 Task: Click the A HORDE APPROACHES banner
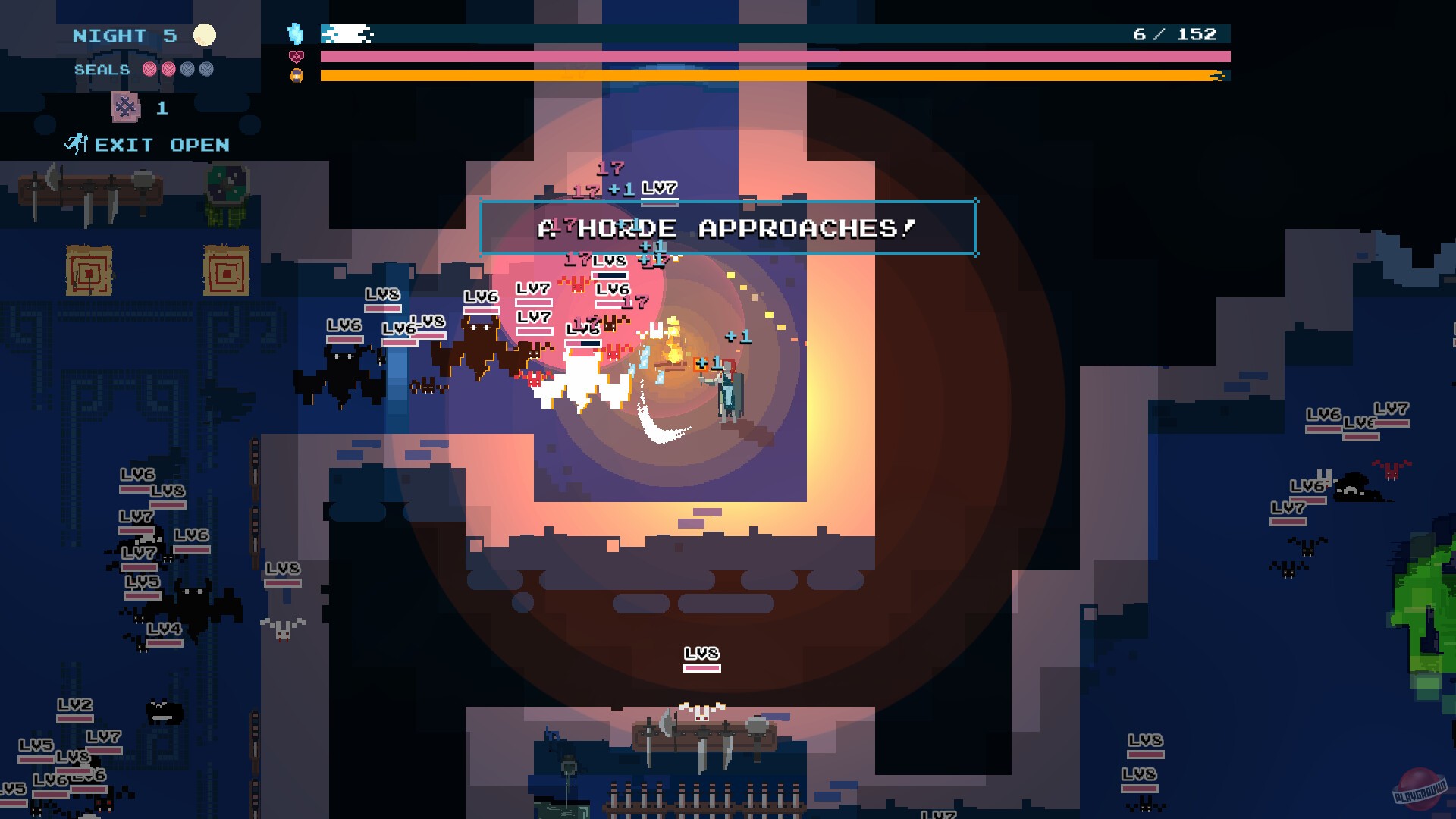pyautogui.click(x=726, y=225)
